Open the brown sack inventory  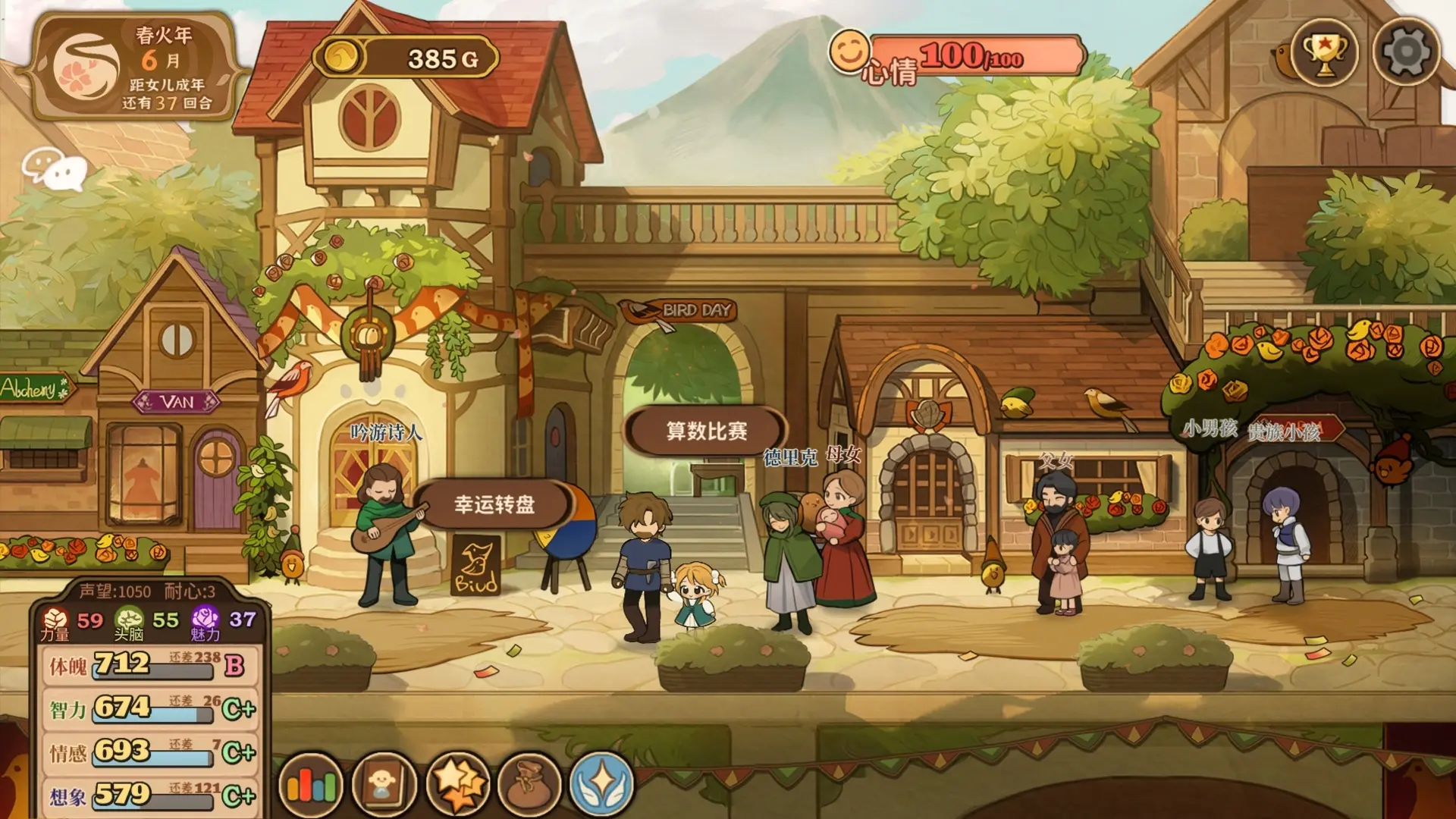pos(529,785)
